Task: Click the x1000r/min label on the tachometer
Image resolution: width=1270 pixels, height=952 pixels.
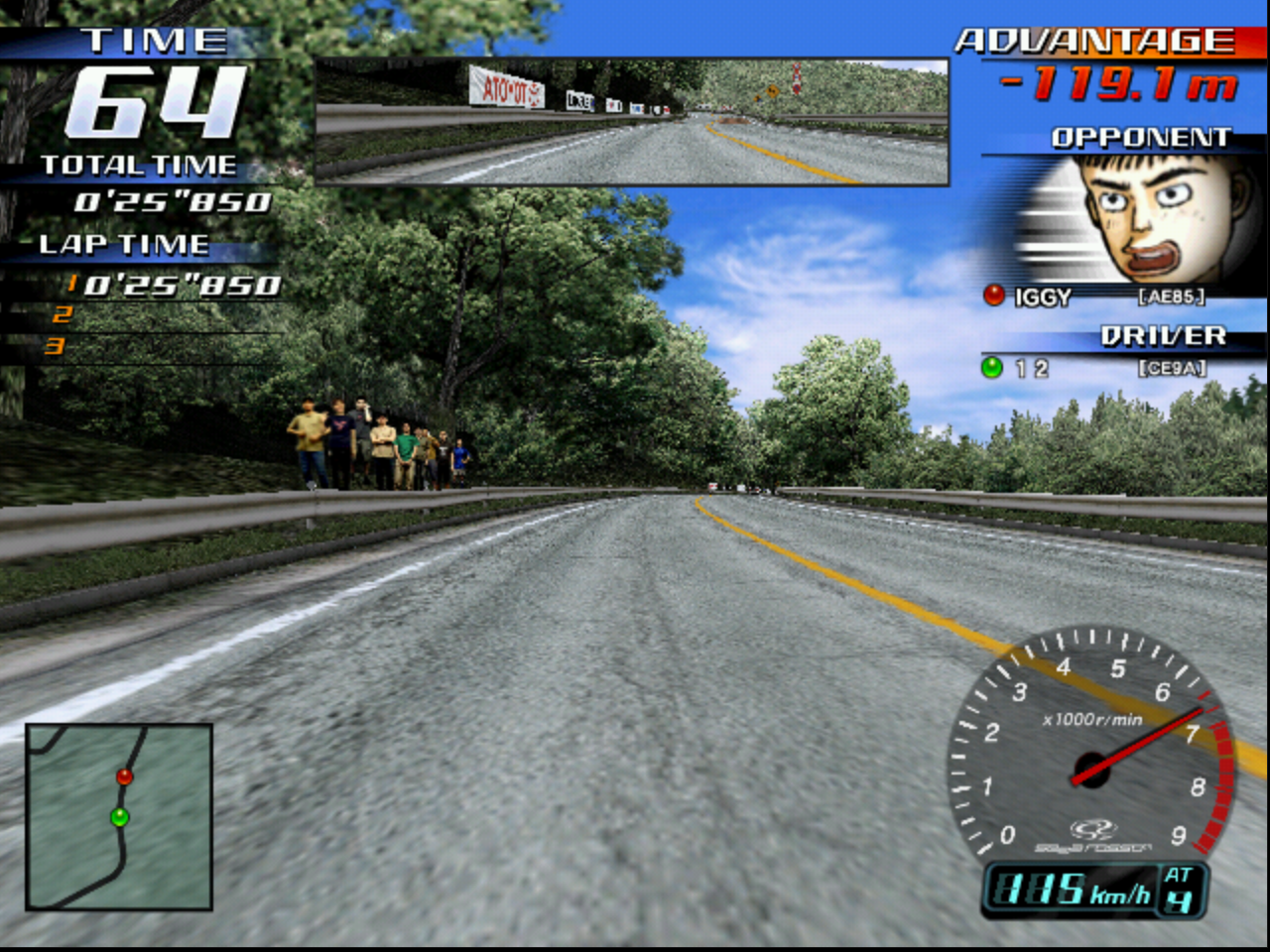Action: coord(1092,722)
